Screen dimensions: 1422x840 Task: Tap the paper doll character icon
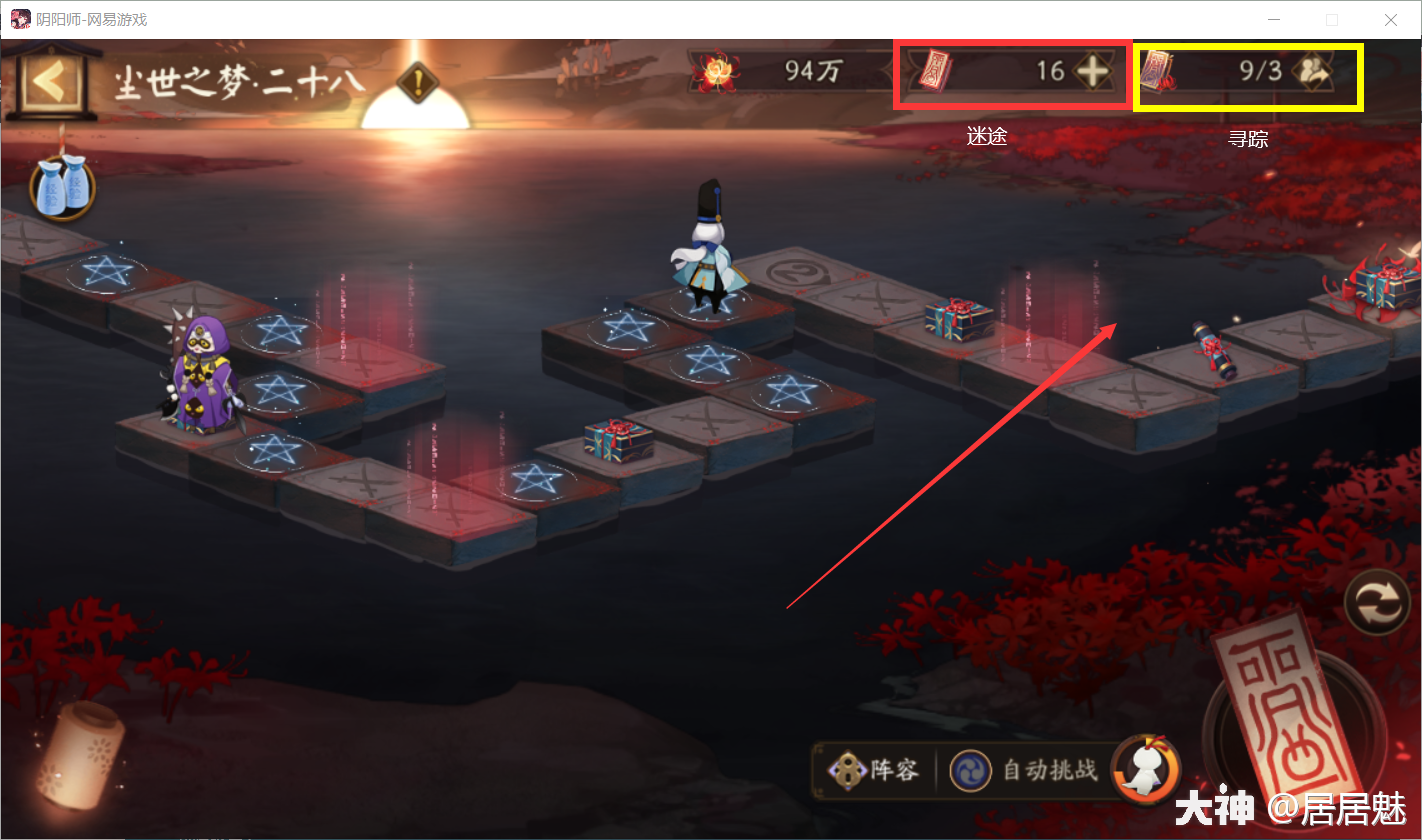(x=1146, y=769)
